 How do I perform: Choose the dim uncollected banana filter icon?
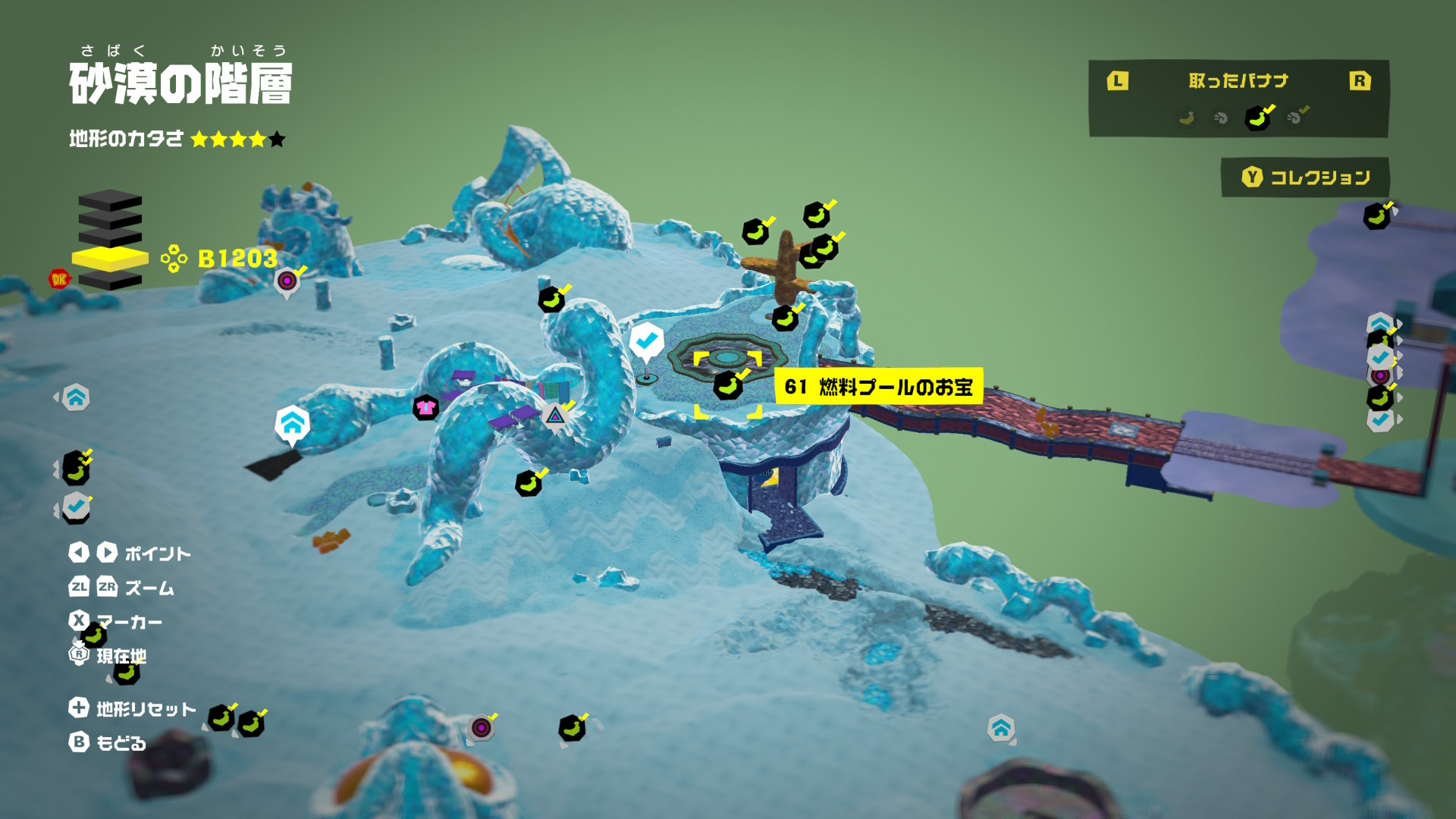tap(1187, 118)
